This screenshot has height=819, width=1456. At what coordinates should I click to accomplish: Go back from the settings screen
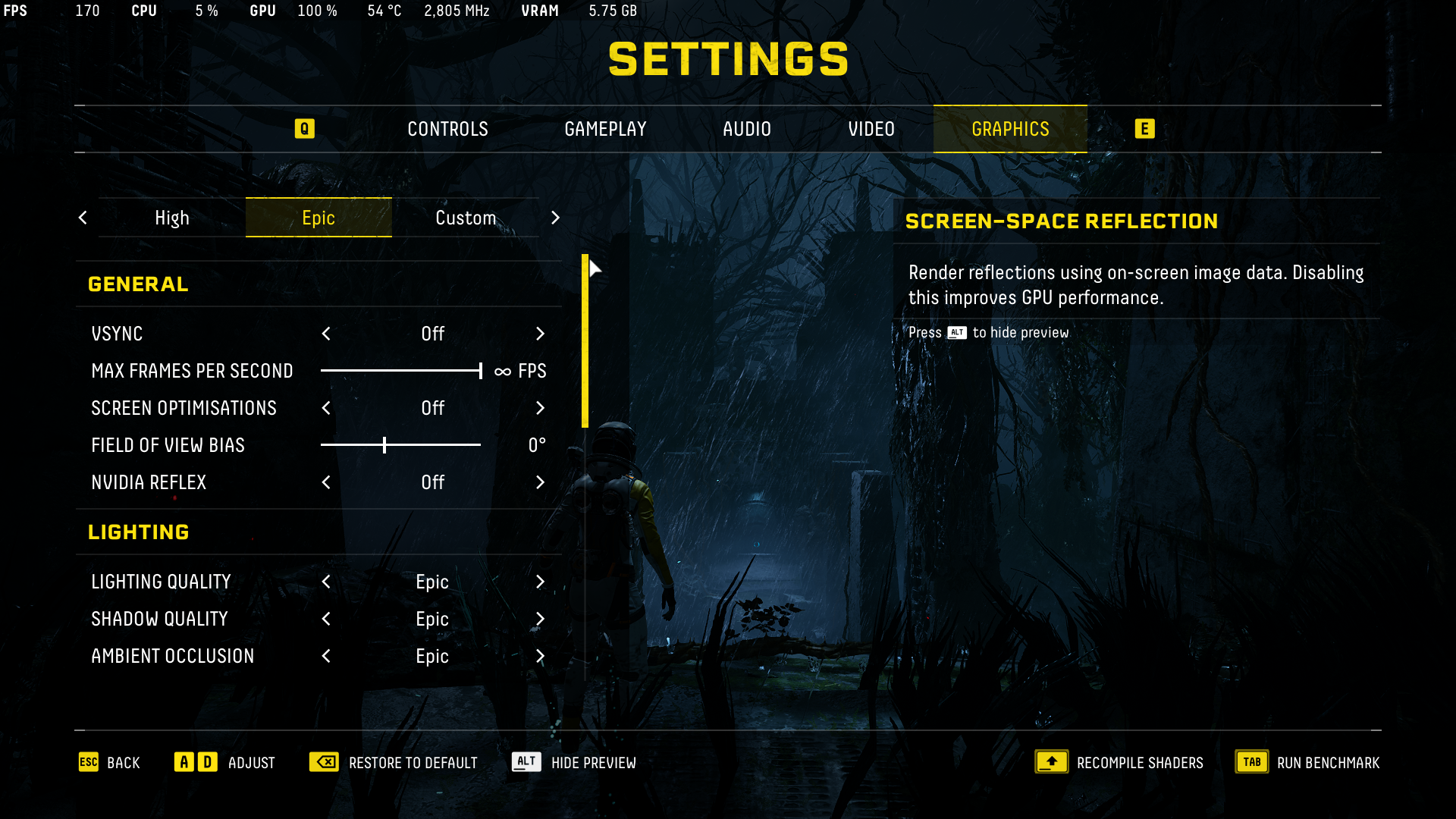pyautogui.click(x=110, y=762)
